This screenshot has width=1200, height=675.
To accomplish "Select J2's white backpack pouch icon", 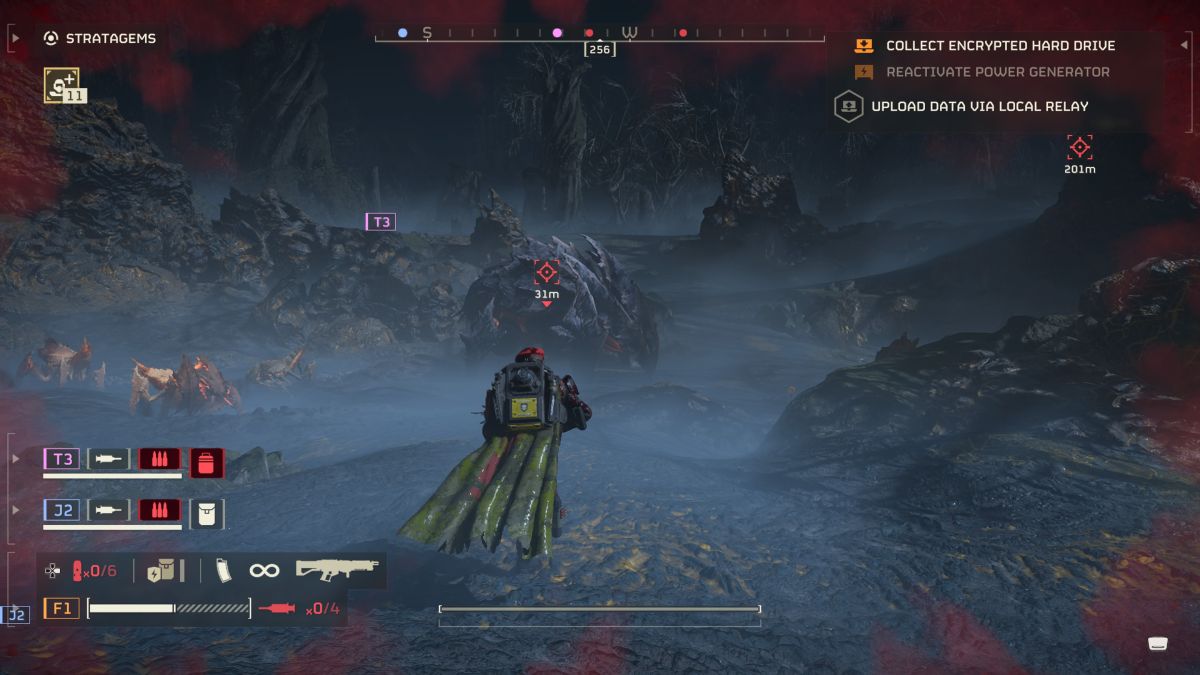I will point(207,513).
